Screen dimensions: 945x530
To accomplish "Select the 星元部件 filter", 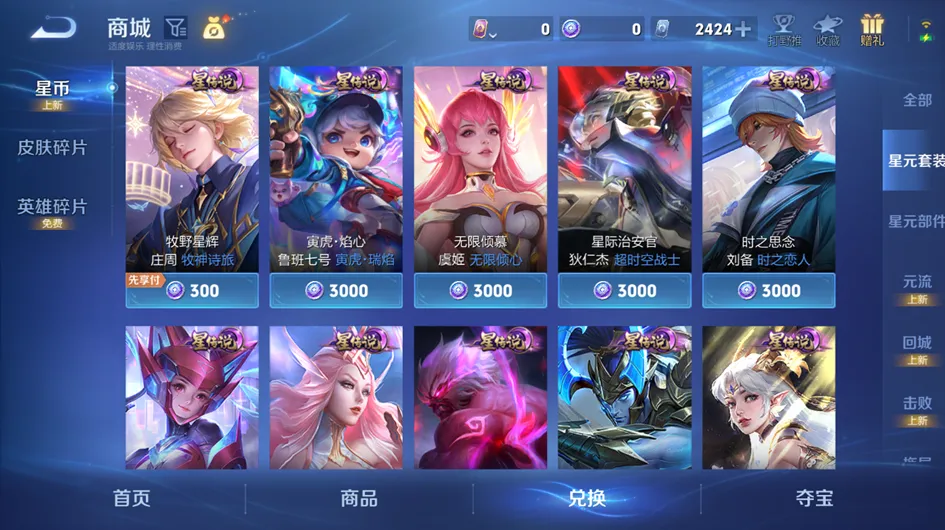I will 915,221.
